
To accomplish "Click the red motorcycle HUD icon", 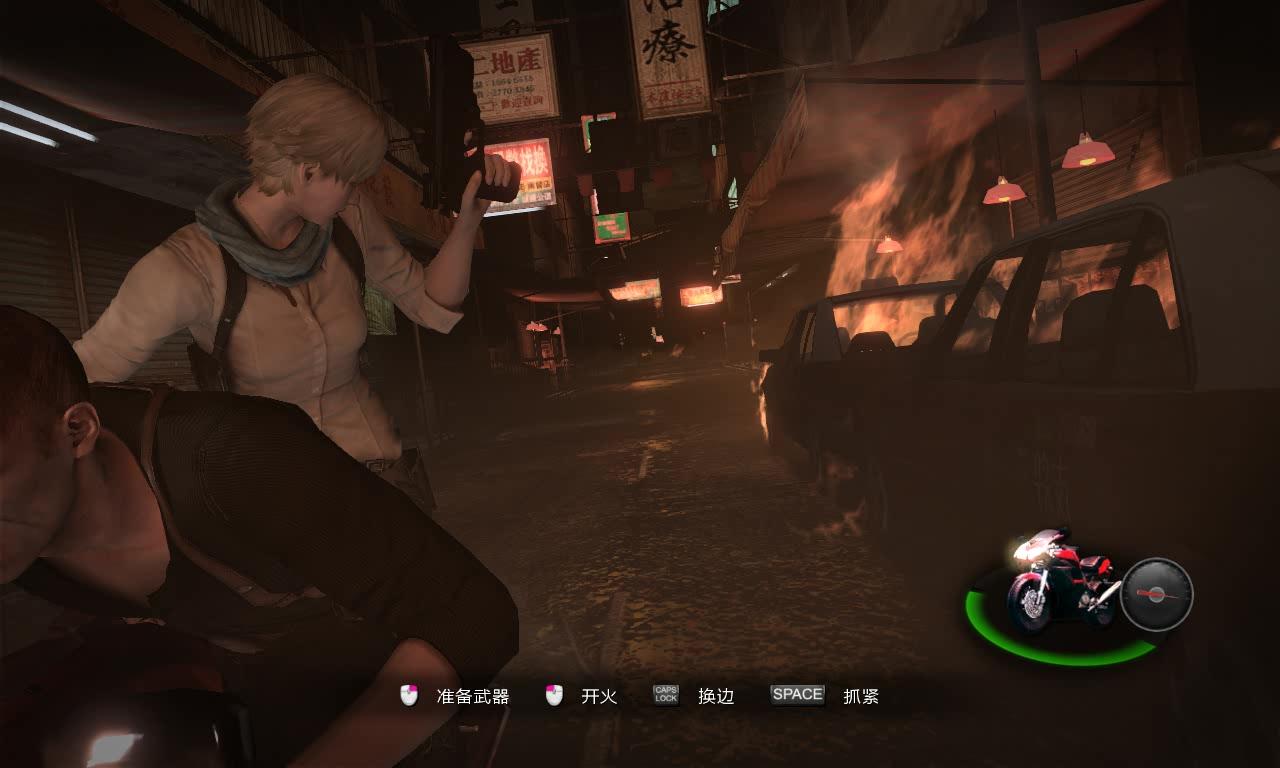I will (x=1060, y=583).
